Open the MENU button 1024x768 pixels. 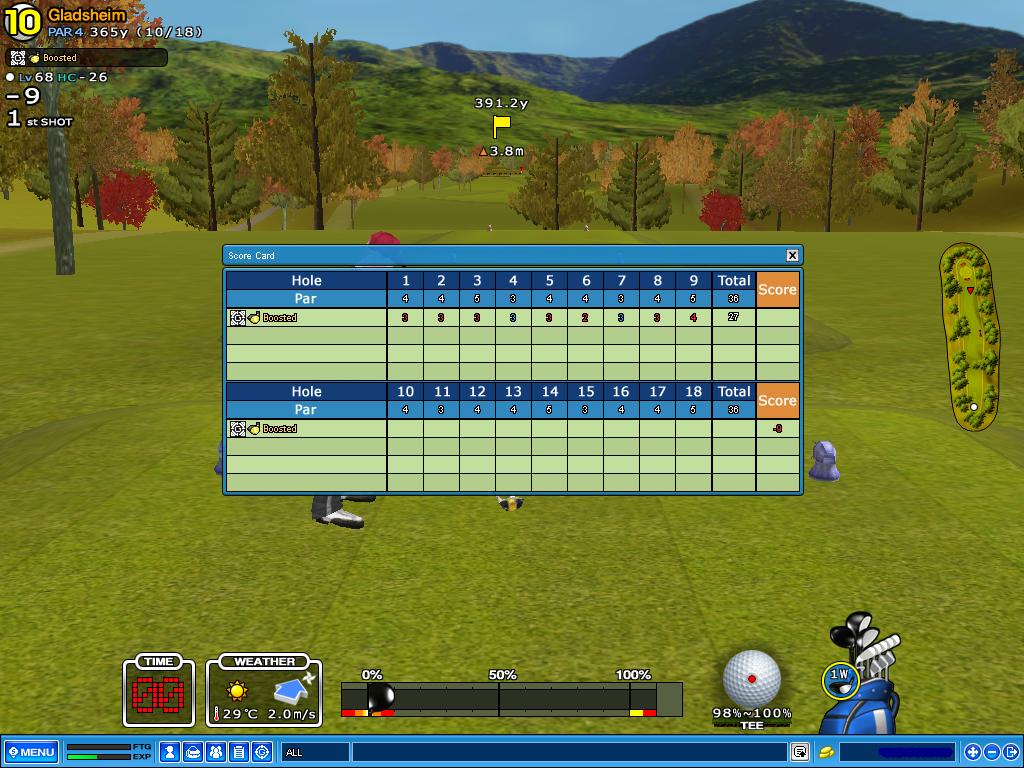pos(31,752)
